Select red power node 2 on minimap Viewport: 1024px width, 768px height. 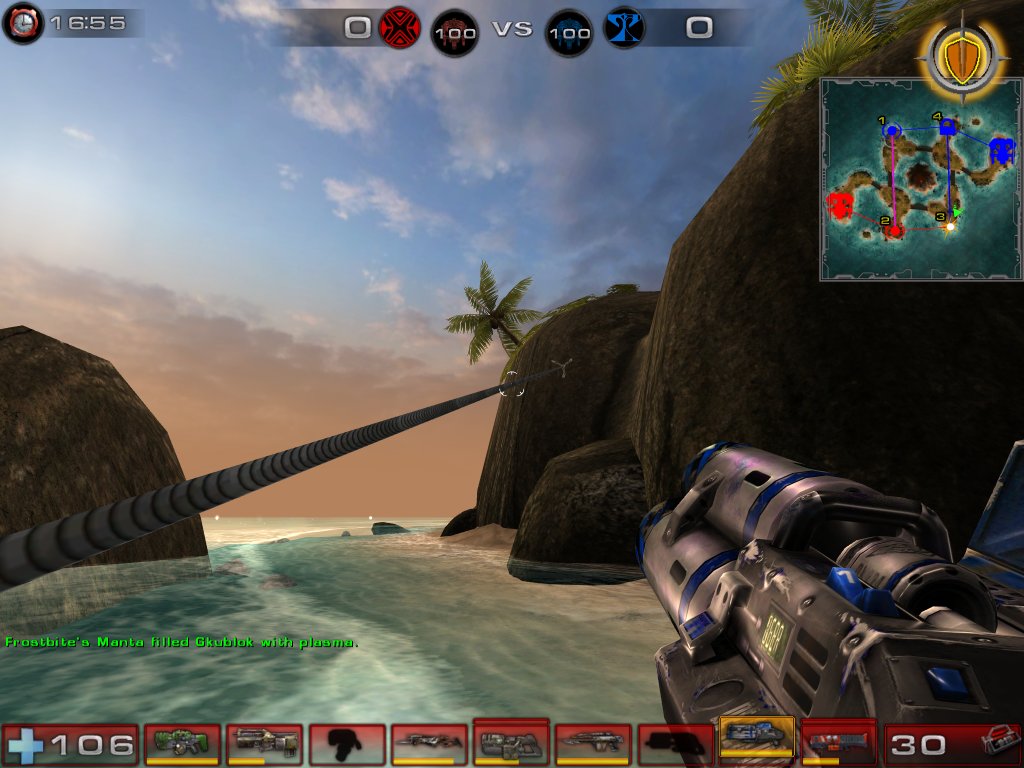tap(896, 230)
